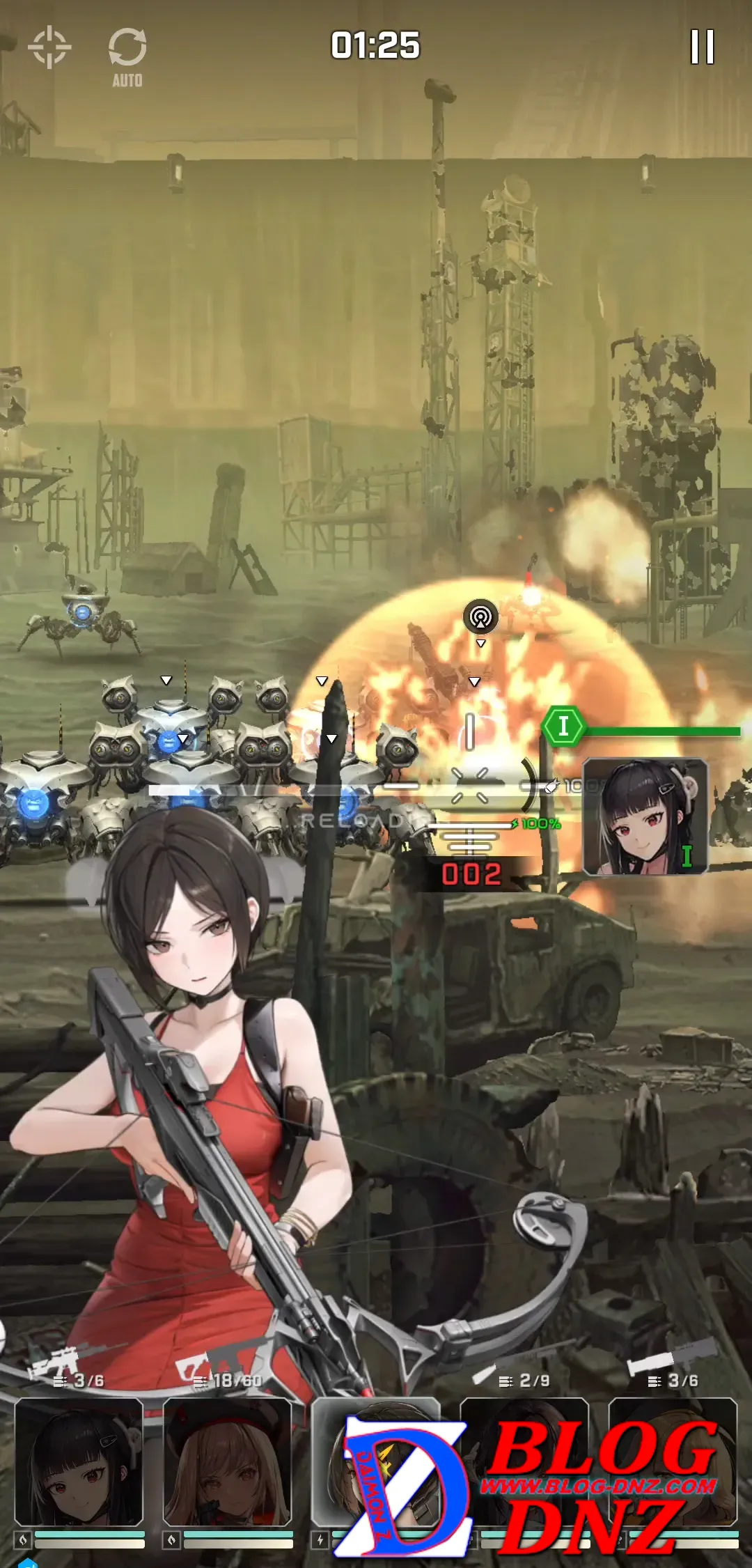Select the squad member with 2/9 ammo
This screenshot has height=1568, width=752.
[524, 1461]
